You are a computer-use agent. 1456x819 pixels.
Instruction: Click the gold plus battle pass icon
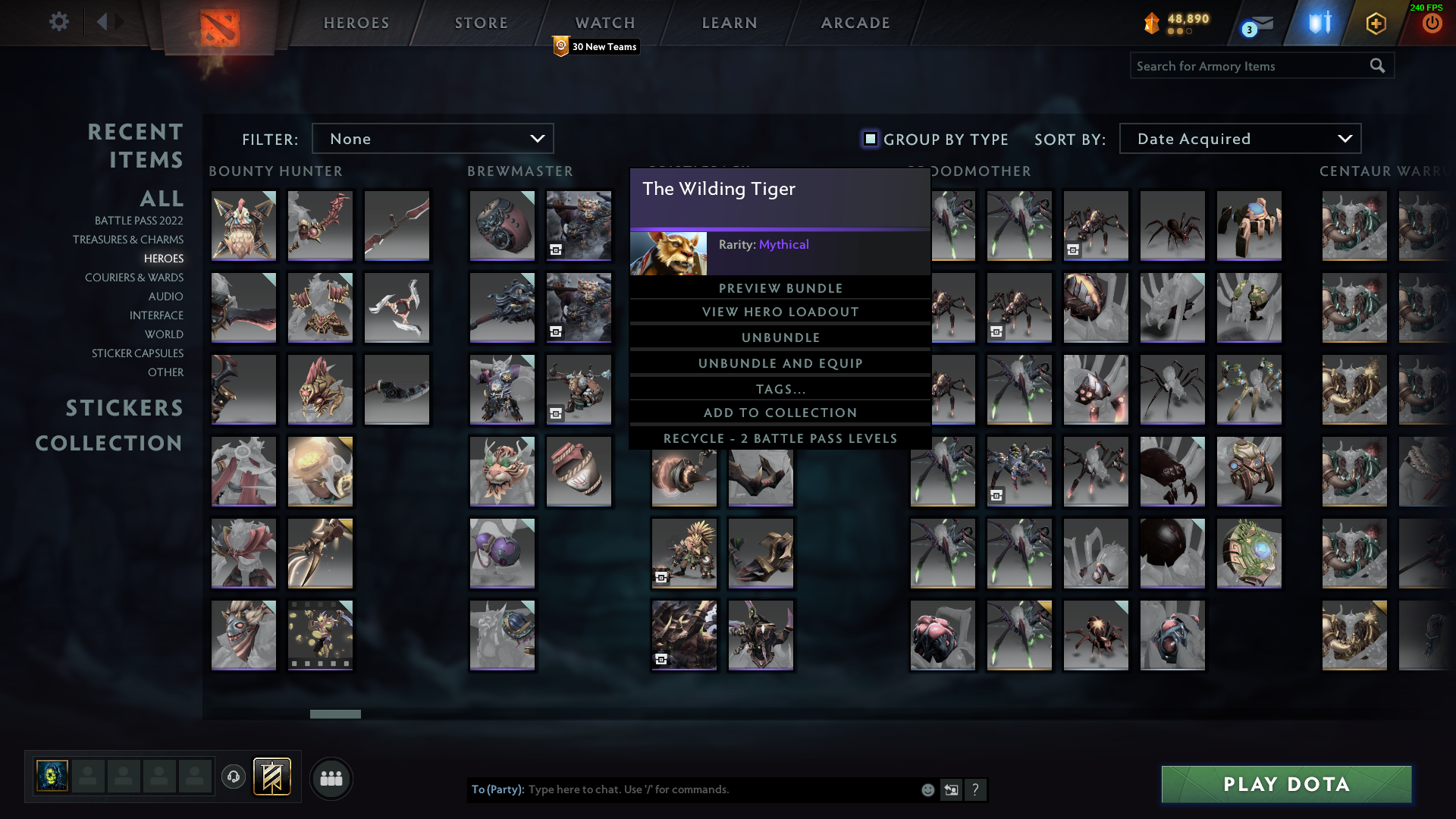tap(1375, 24)
